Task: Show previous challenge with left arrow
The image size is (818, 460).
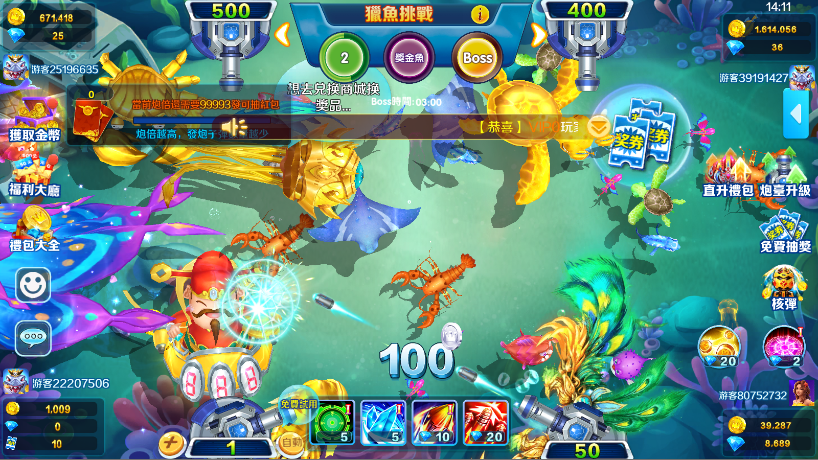Action: pos(282,36)
